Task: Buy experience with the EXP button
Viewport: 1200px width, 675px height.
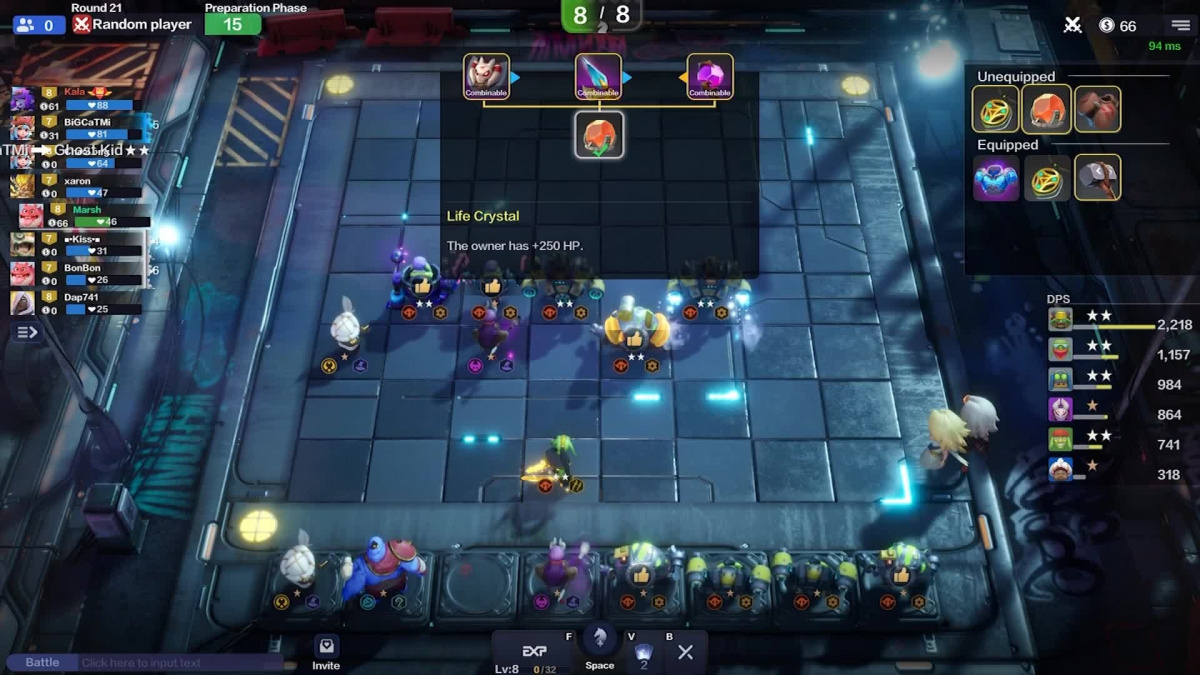Action: pos(536,652)
